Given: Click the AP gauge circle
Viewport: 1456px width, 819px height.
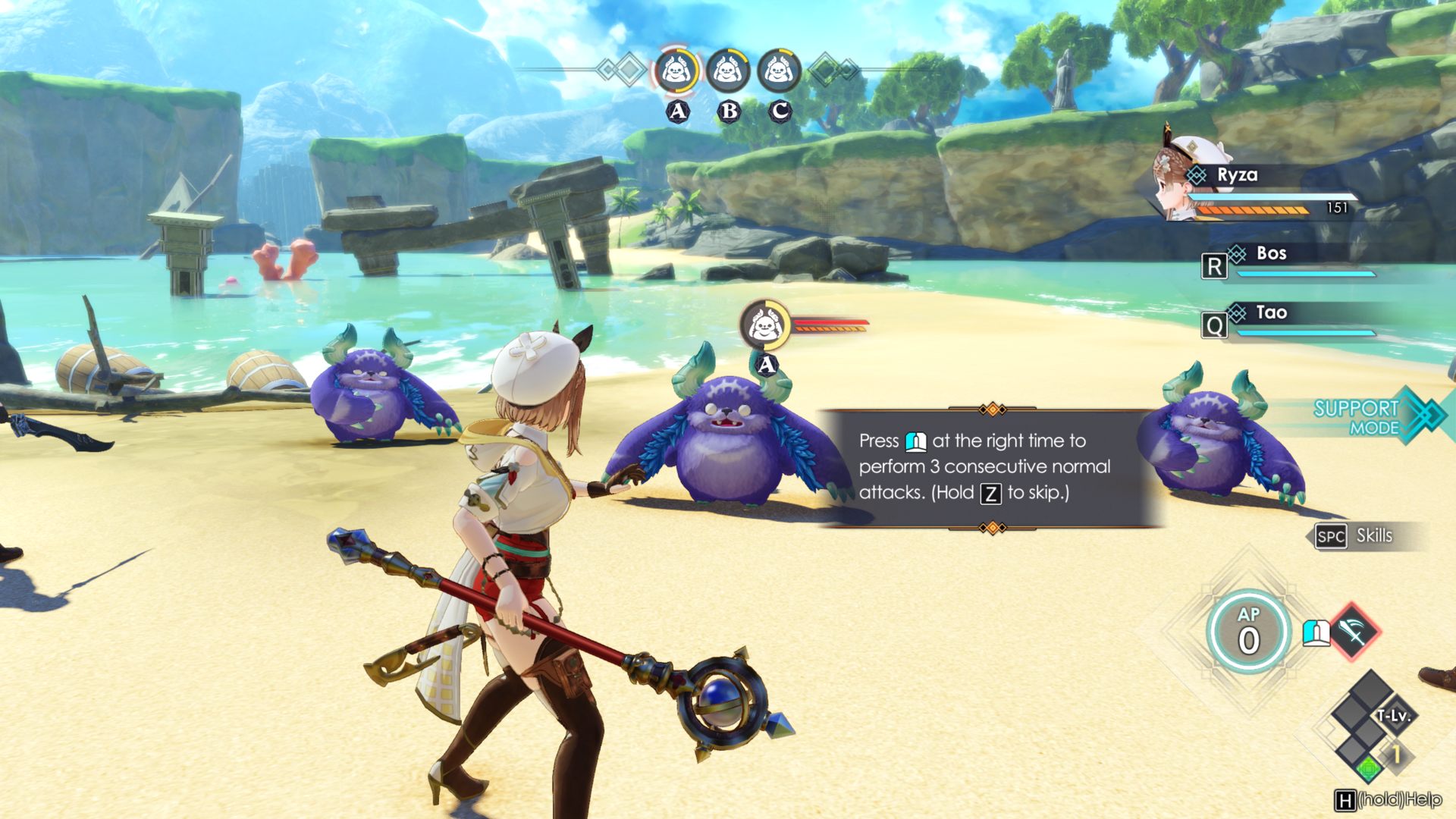Looking at the screenshot, I should point(1248,632).
